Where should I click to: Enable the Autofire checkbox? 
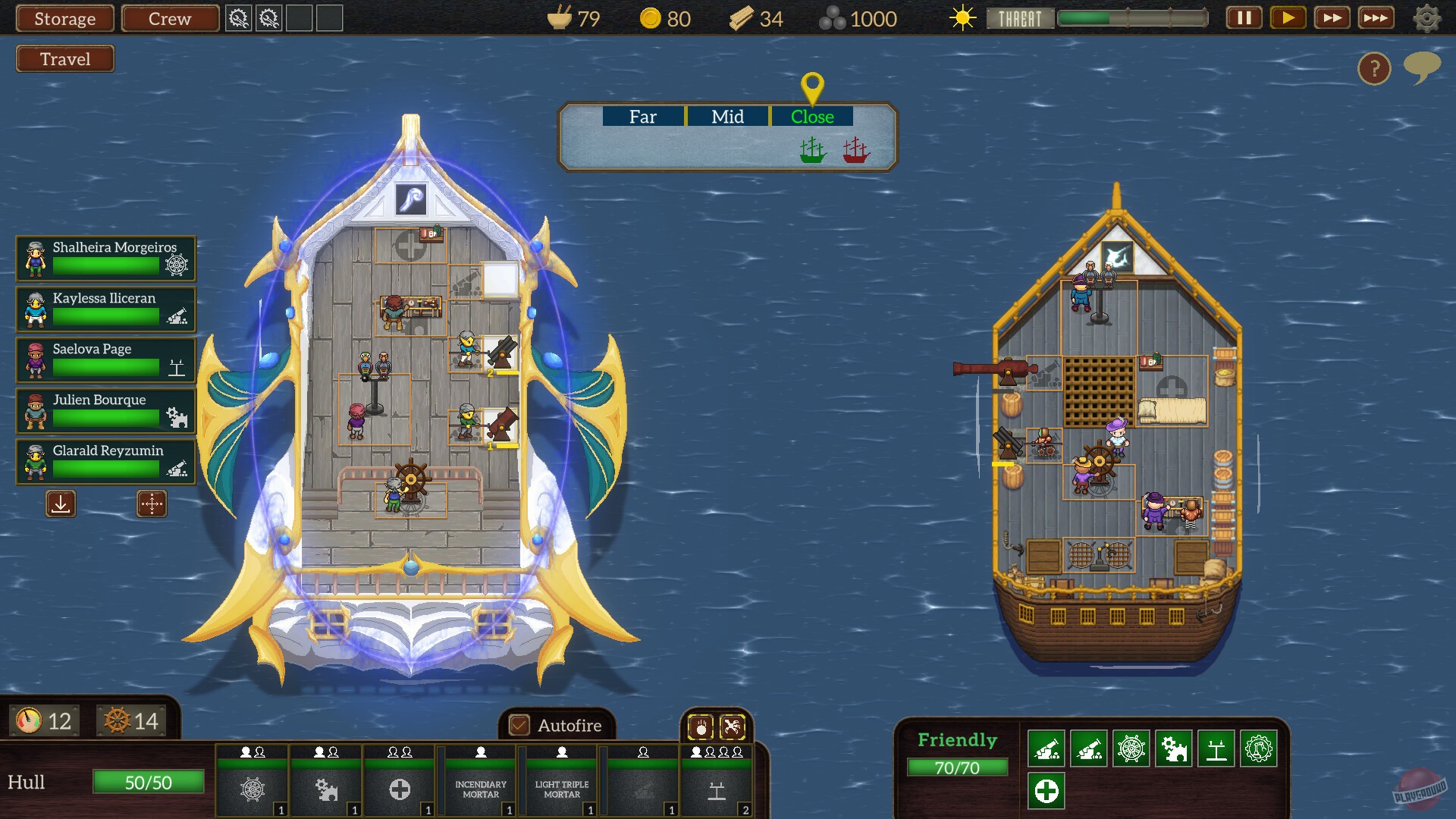pyautogui.click(x=519, y=725)
